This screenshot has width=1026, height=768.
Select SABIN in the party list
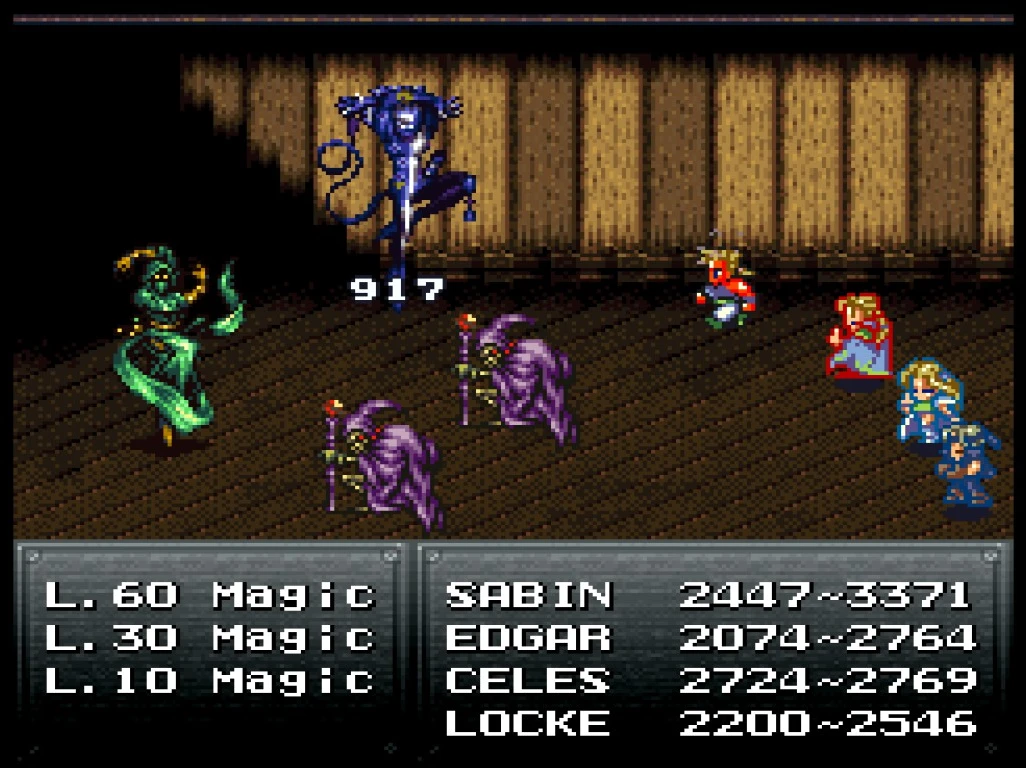[x=528, y=595]
